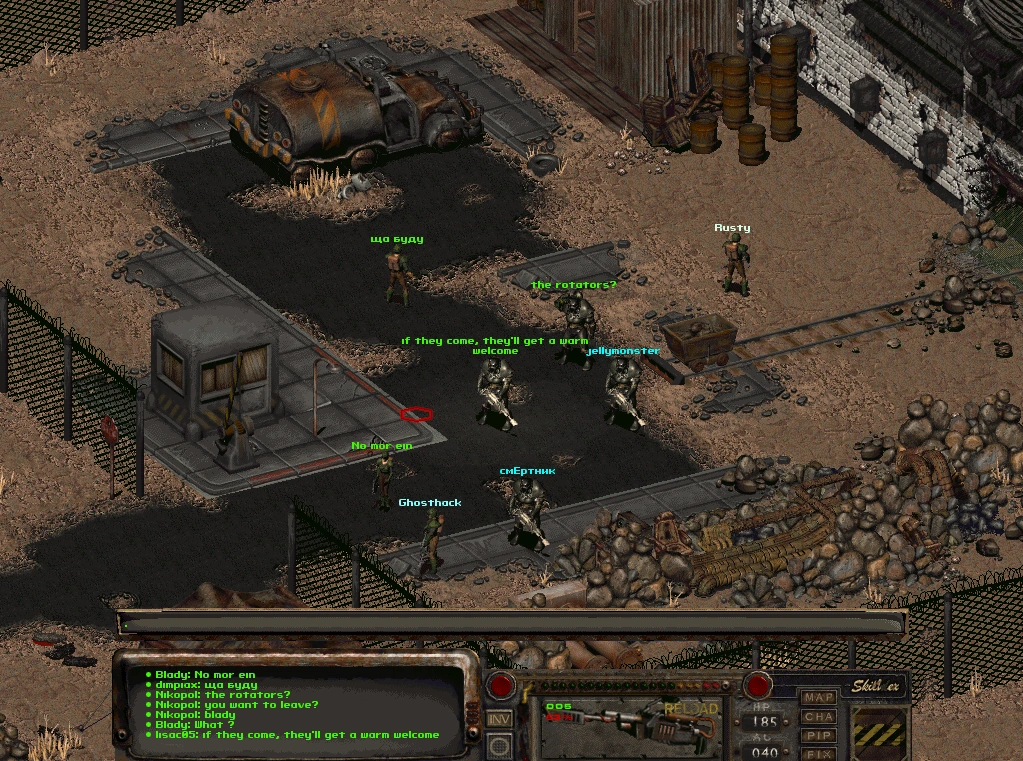The width and height of the screenshot is (1023, 761).
Task: Click the chat input bar
Action: click(511, 624)
